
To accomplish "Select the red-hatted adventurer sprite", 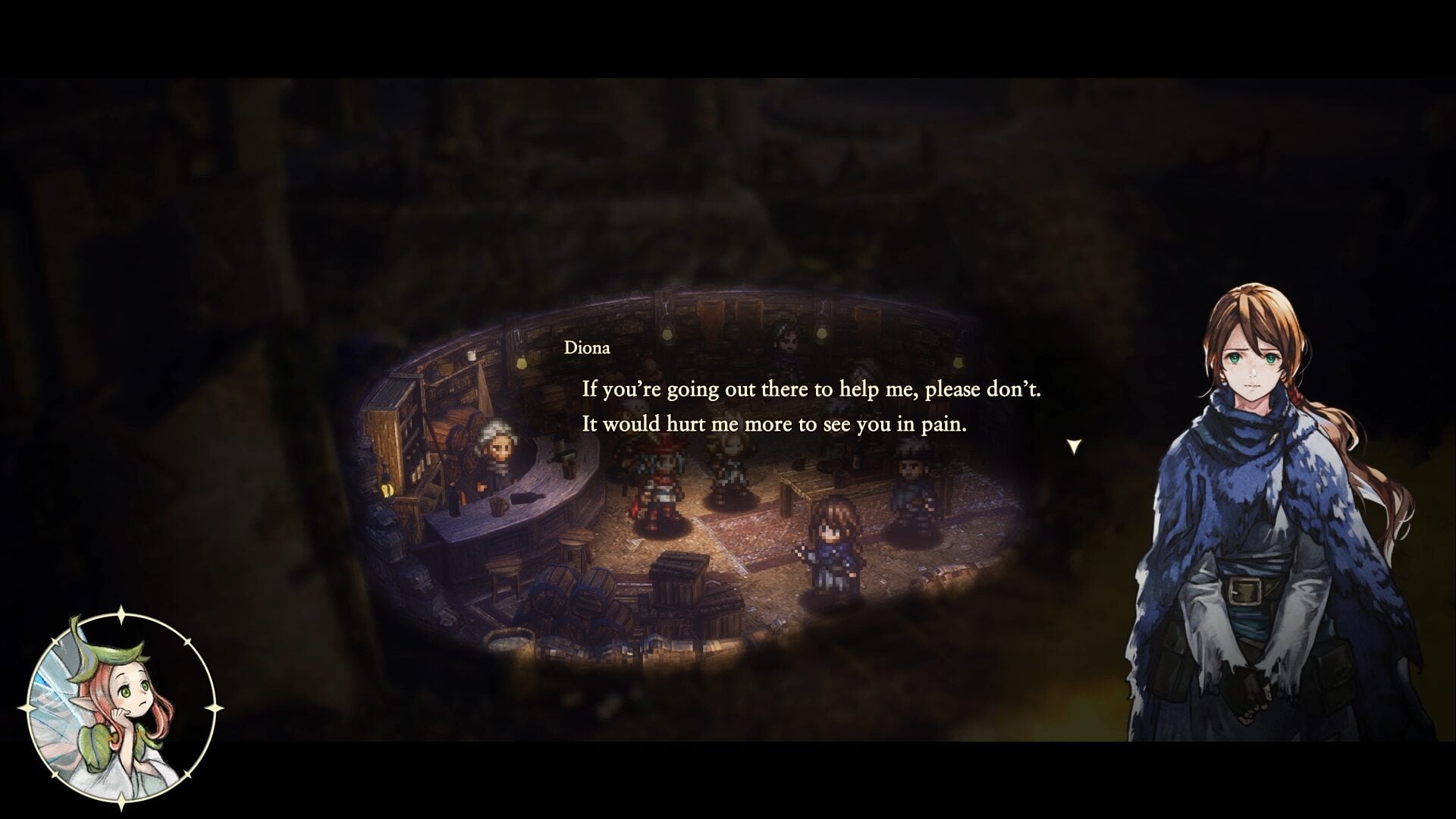I will (x=661, y=485).
